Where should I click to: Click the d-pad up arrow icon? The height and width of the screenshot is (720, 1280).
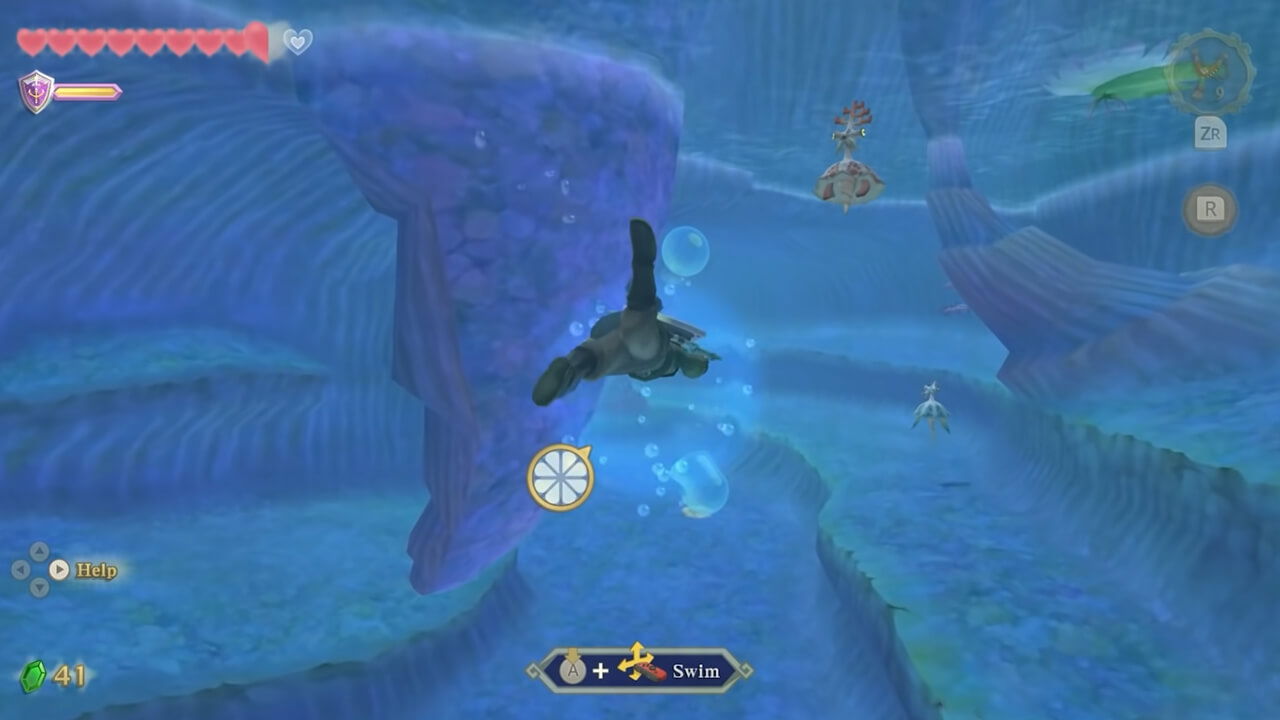(x=38, y=550)
